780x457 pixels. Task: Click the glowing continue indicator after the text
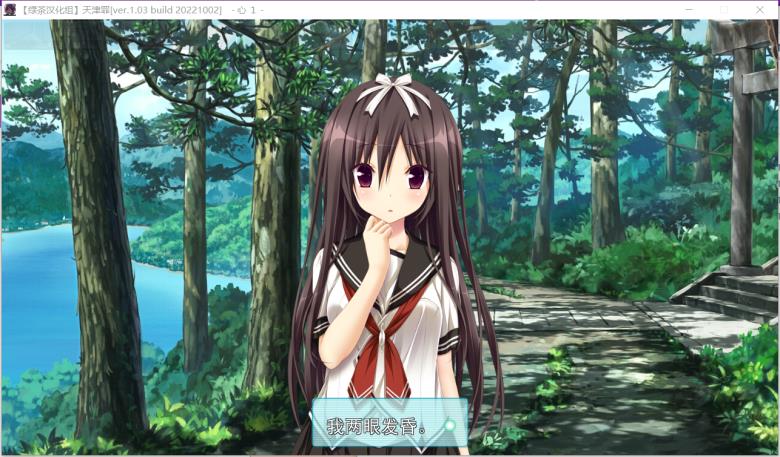point(450,425)
